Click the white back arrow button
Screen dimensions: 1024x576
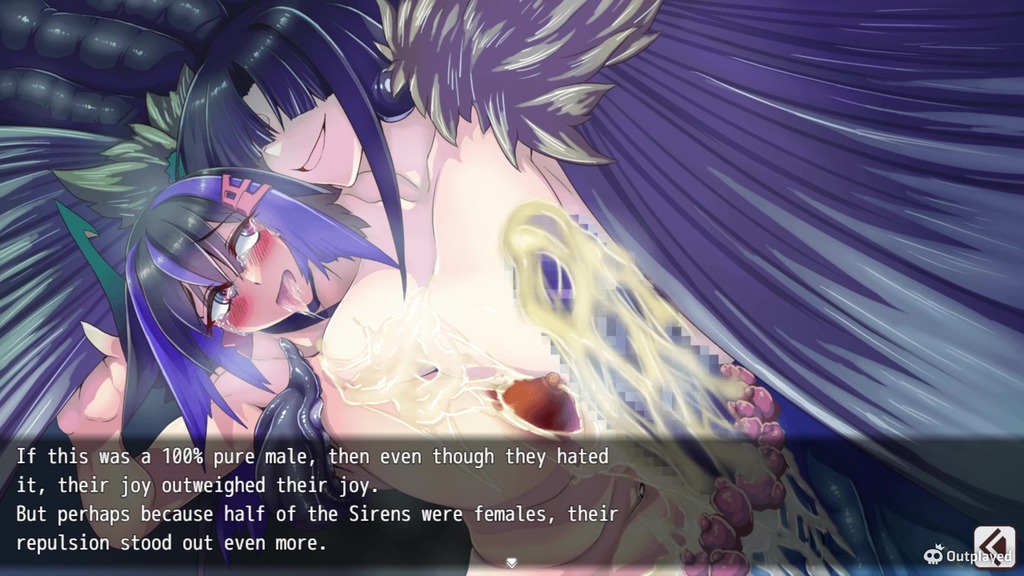(x=994, y=546)
